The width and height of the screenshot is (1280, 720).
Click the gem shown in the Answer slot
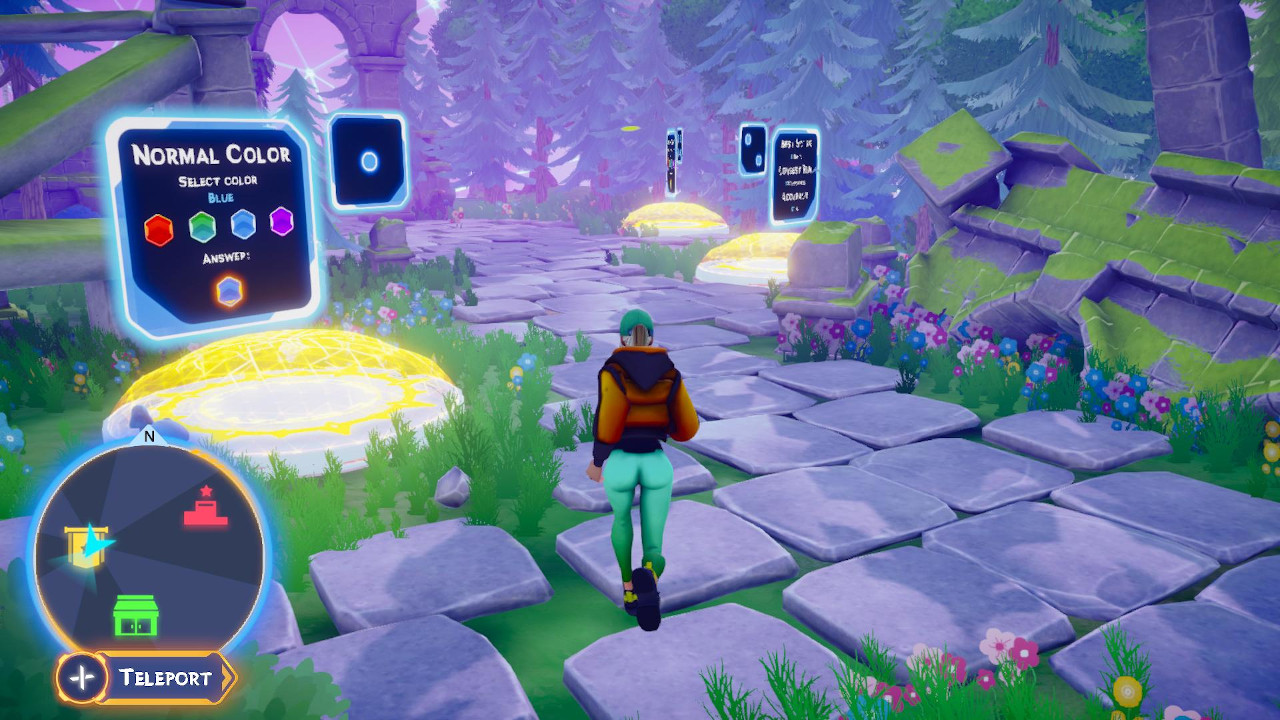pyautogui.click(x=228, y=291)
